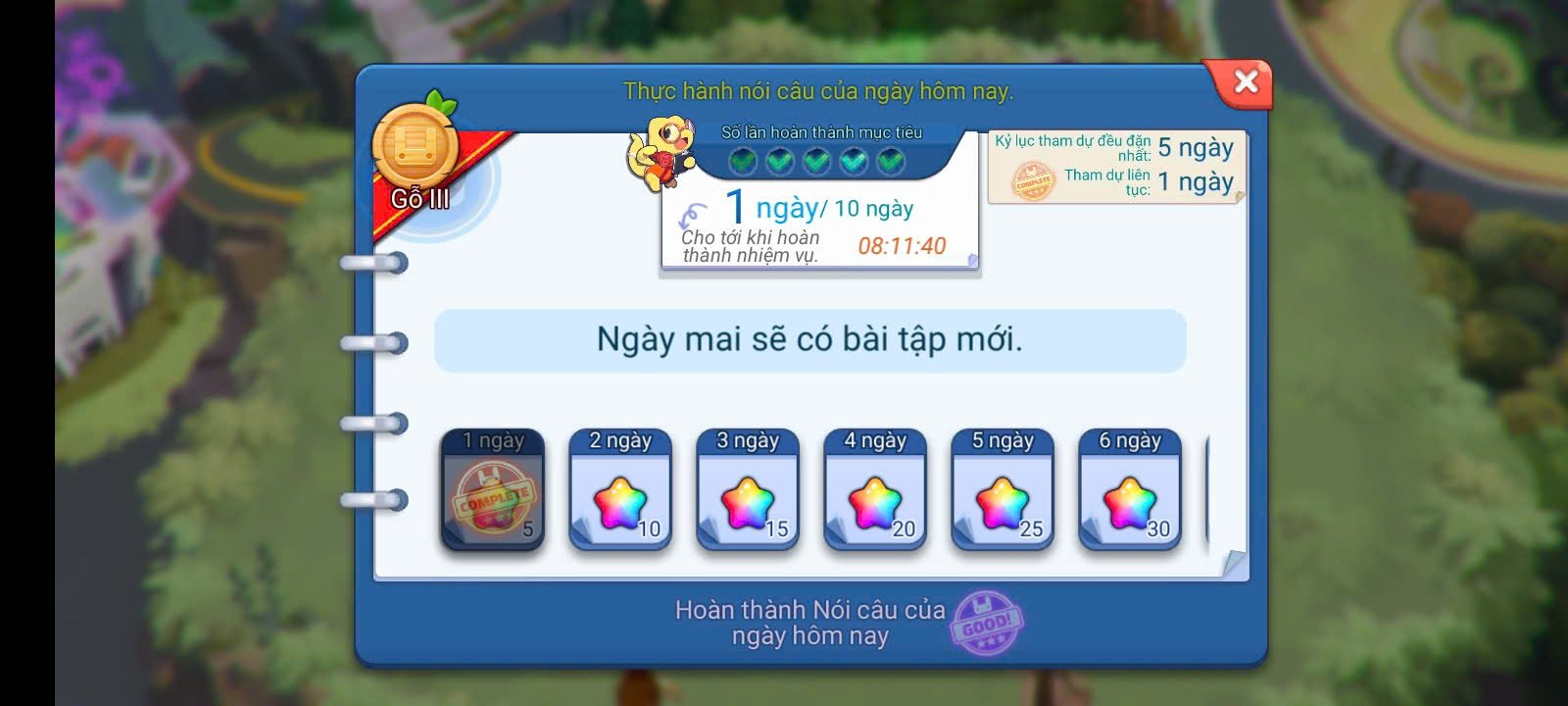This screenshot has height=706, width=1568.
Task: Open the attendance record note
Action: tap(1115, 167)
